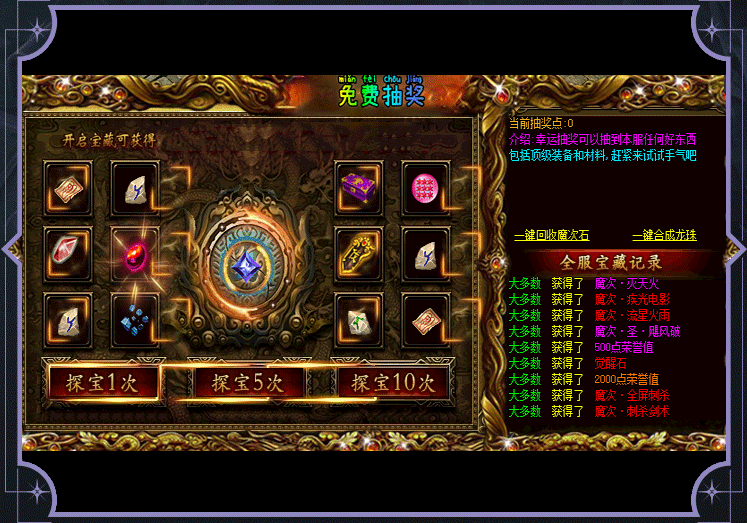Click the 探宝1次 treasure hunt button
747x523 pixels.
click(102, 381)
